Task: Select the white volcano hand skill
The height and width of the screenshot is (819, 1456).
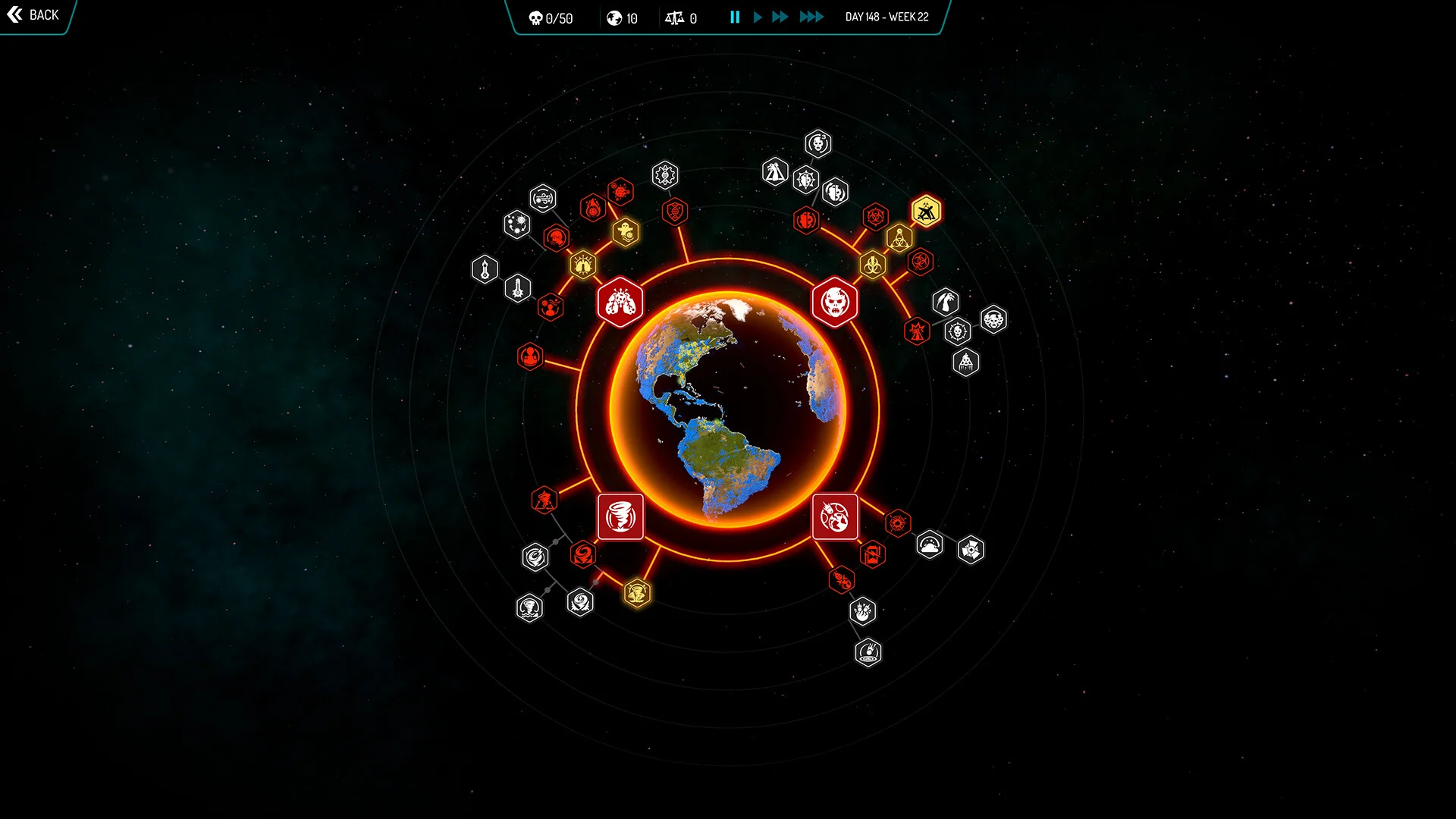Action: [x=774, y=172]
